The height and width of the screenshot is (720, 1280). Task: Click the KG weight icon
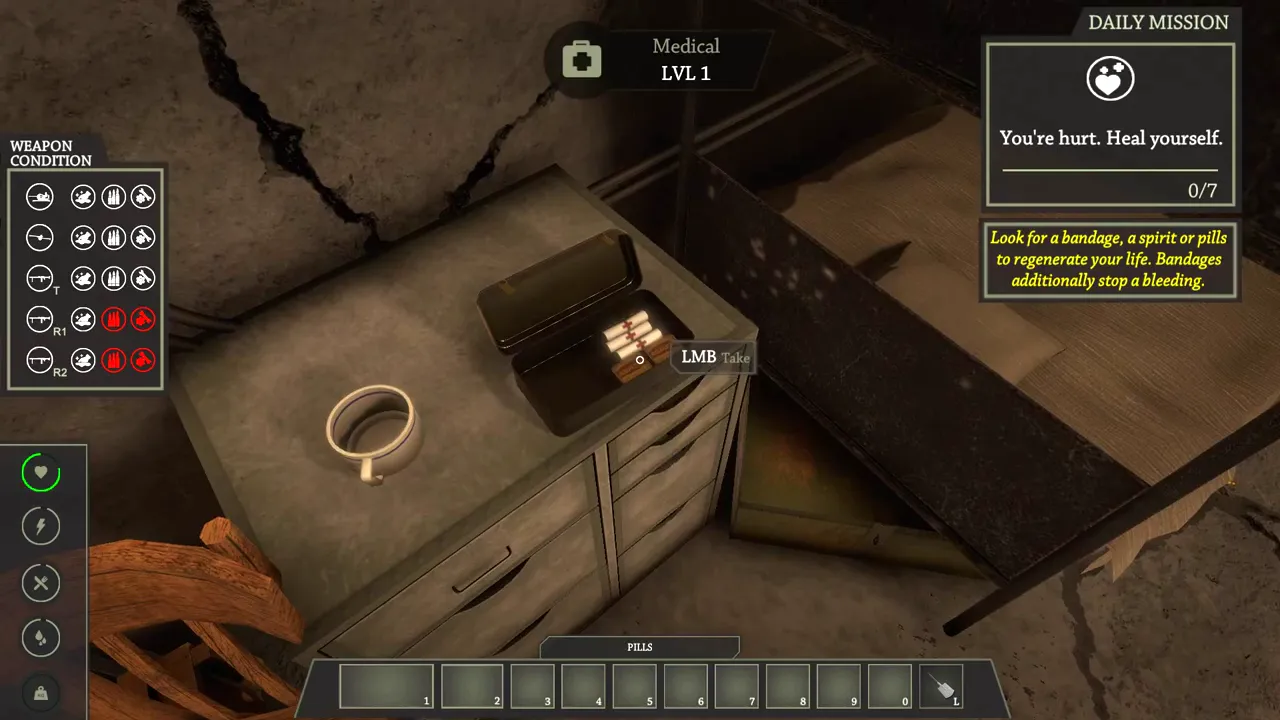41,692
